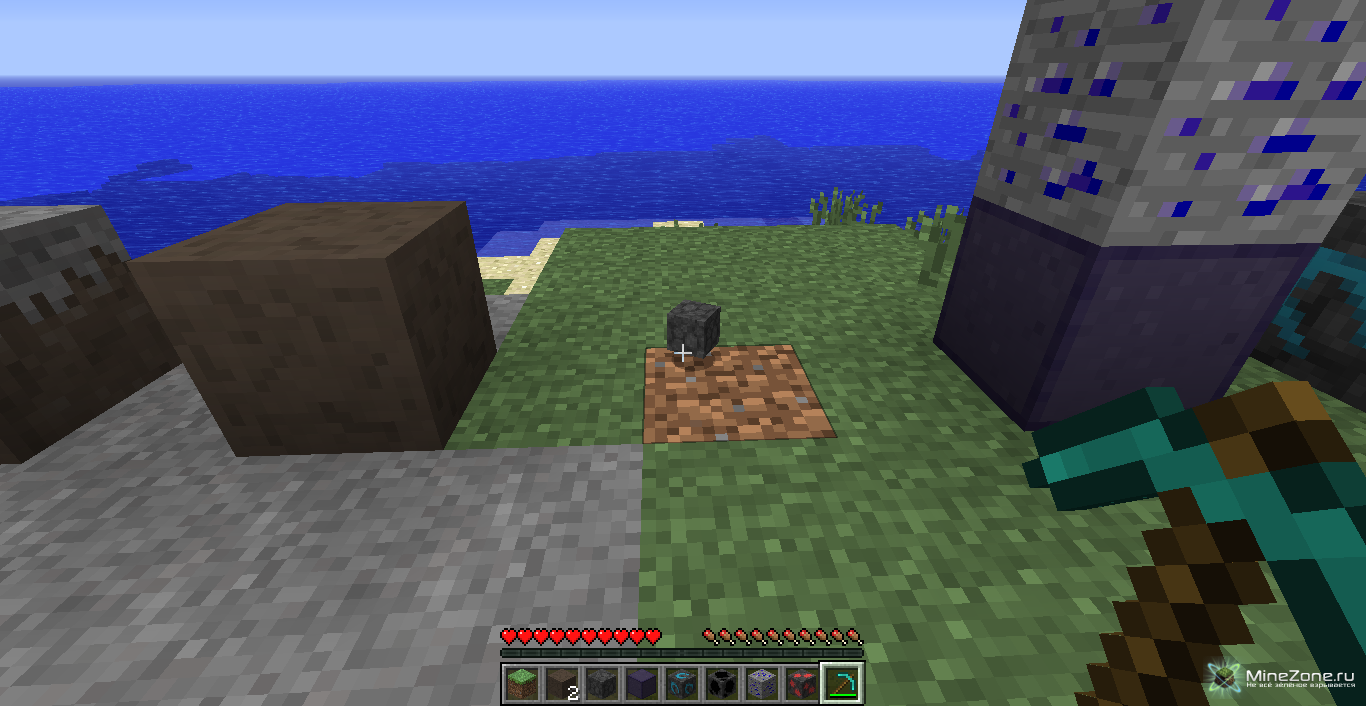Select the brown dirt block stack of 2
1366x706 pixels.
(x=561, y=683)
